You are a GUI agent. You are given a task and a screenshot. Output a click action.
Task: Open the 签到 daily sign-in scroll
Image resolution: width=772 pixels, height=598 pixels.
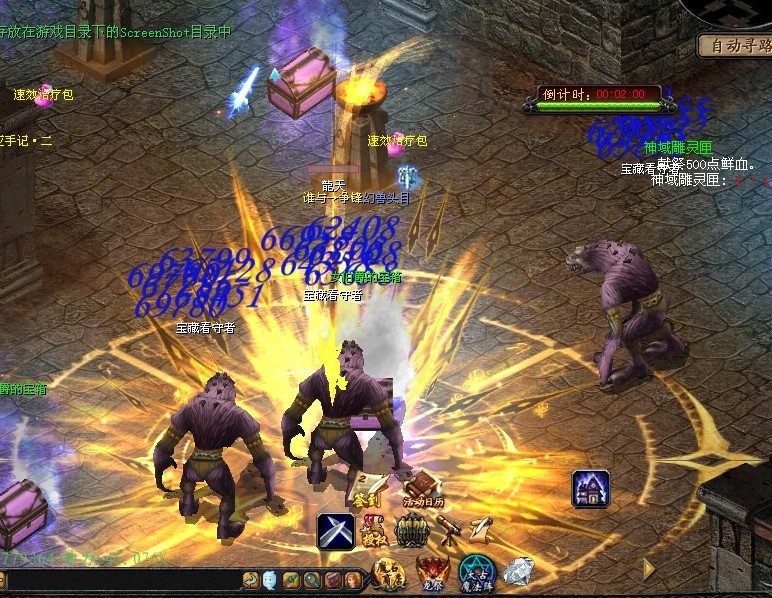[363, 486]
